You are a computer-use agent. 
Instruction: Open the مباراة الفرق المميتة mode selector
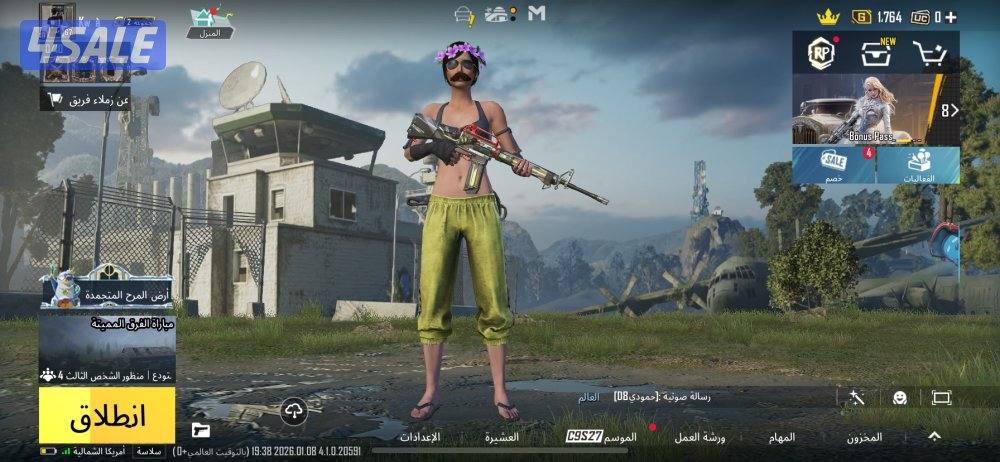(107, 340)
